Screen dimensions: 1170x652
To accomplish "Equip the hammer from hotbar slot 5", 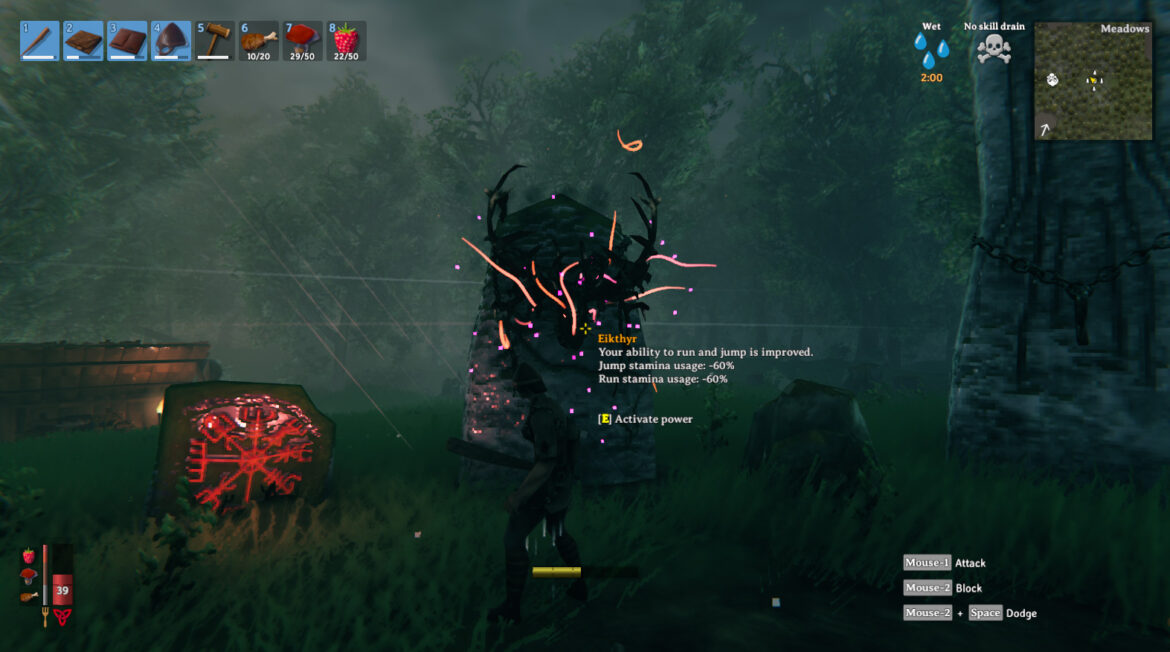I will click(214, 41).
